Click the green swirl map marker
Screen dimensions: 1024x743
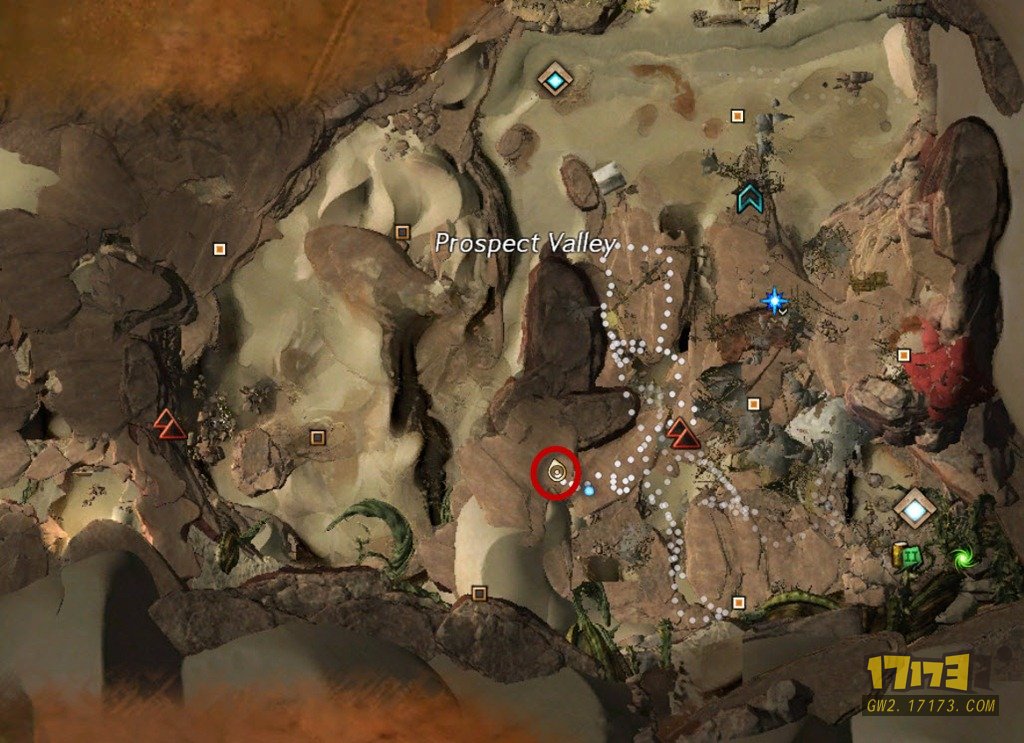[x=963, y=556]
